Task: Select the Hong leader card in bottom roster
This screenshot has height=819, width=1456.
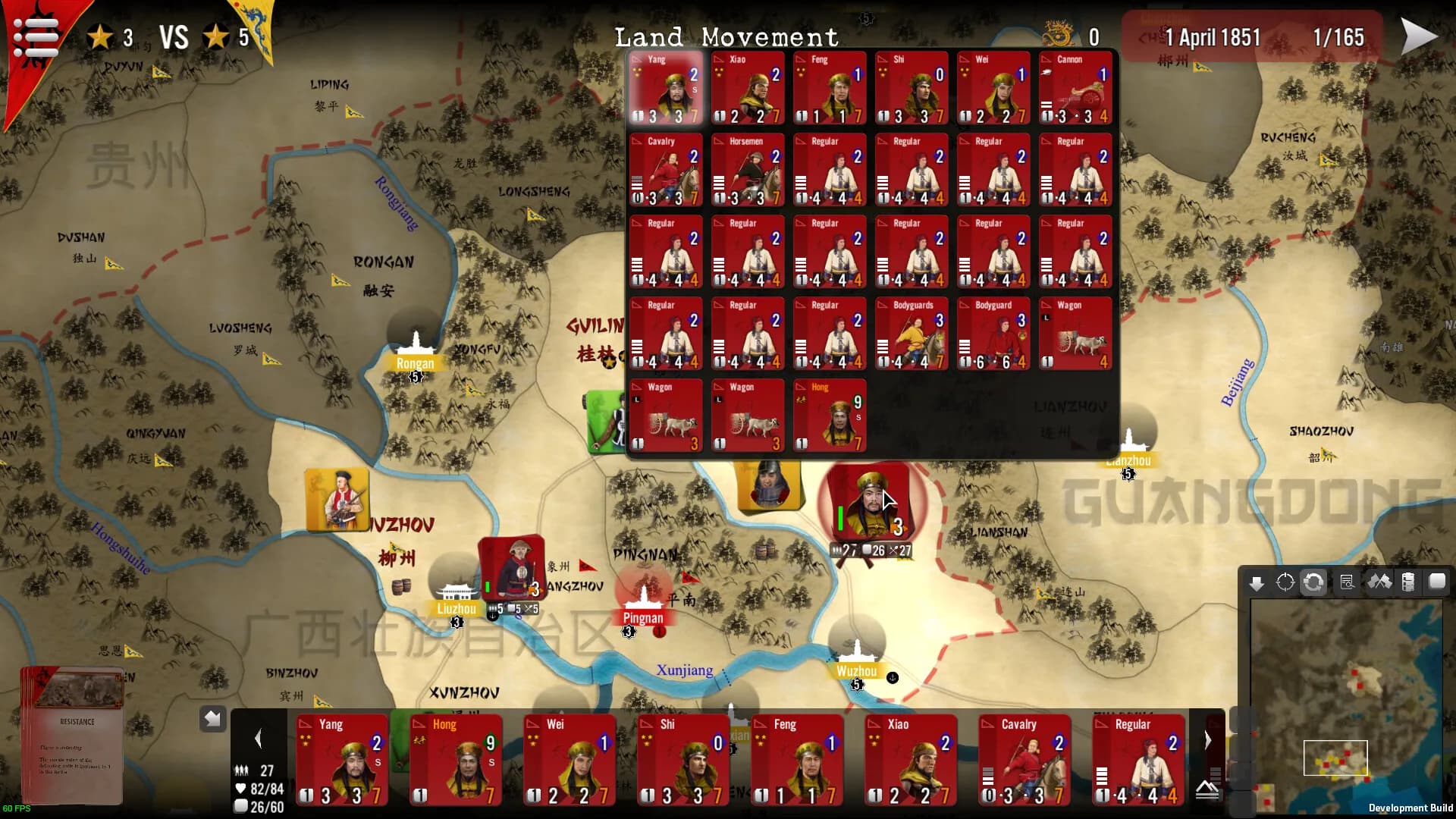Action: 456,758
